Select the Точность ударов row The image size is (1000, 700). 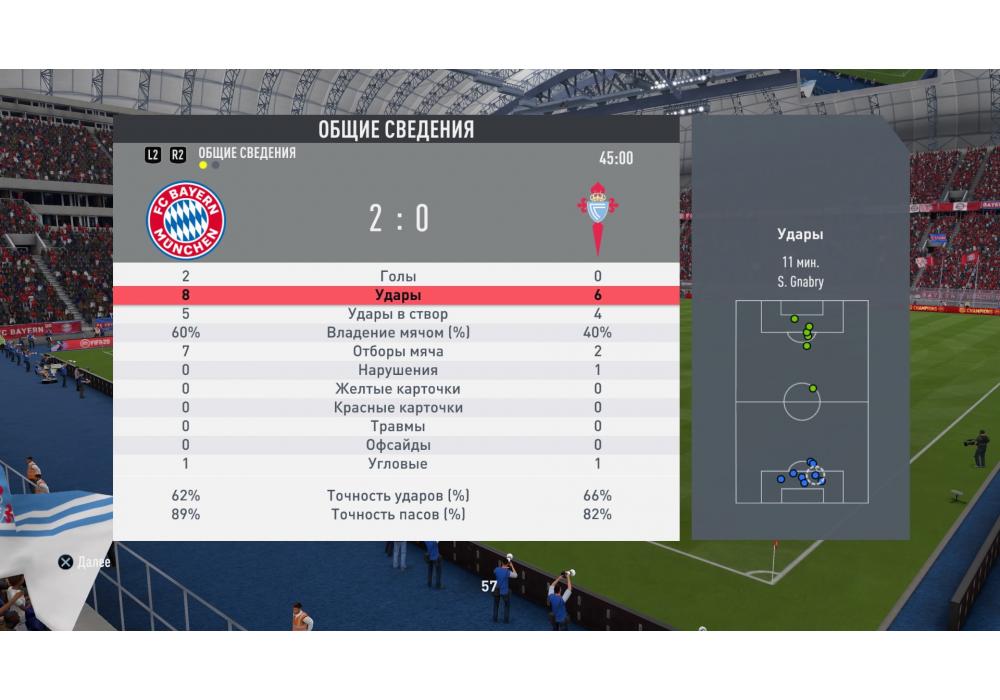tap(398, 496)
